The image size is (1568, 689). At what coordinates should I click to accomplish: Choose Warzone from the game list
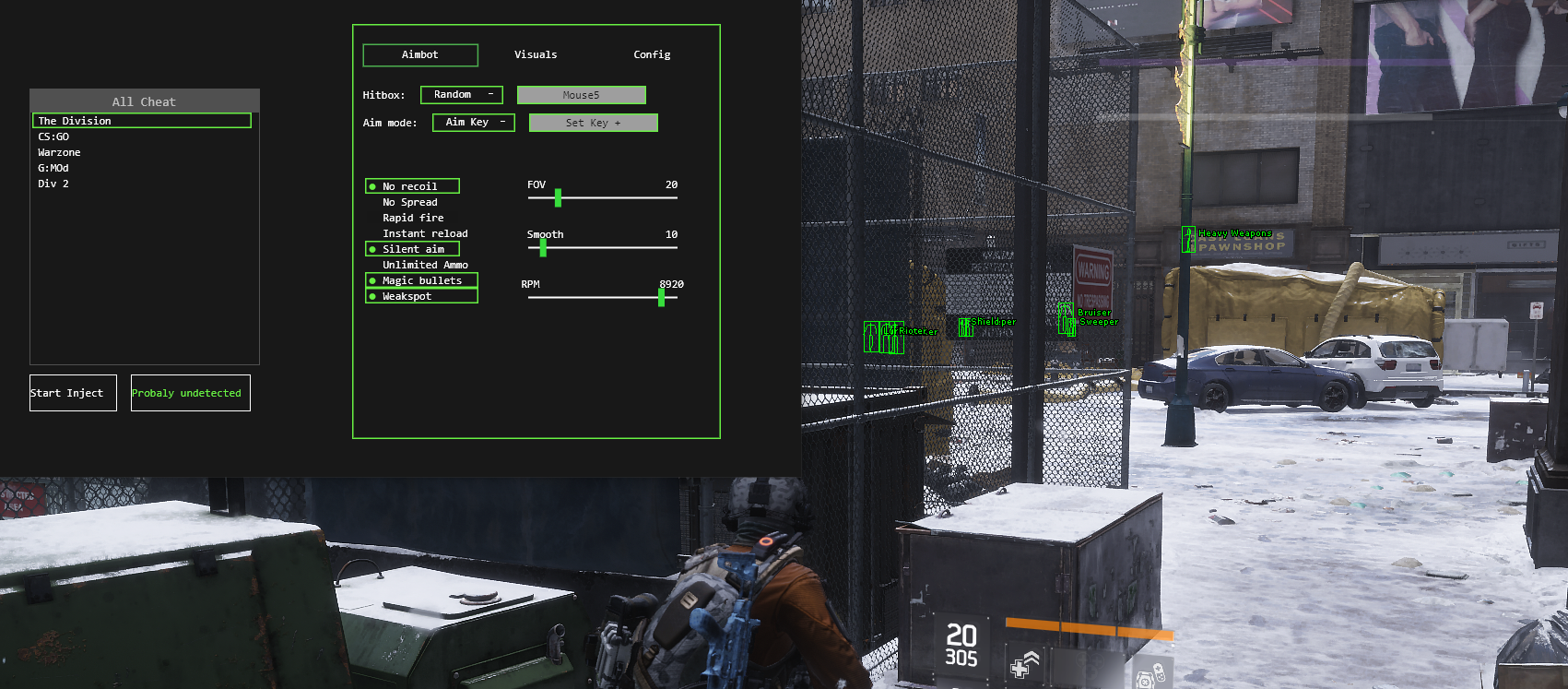click(x=59, y=152)
